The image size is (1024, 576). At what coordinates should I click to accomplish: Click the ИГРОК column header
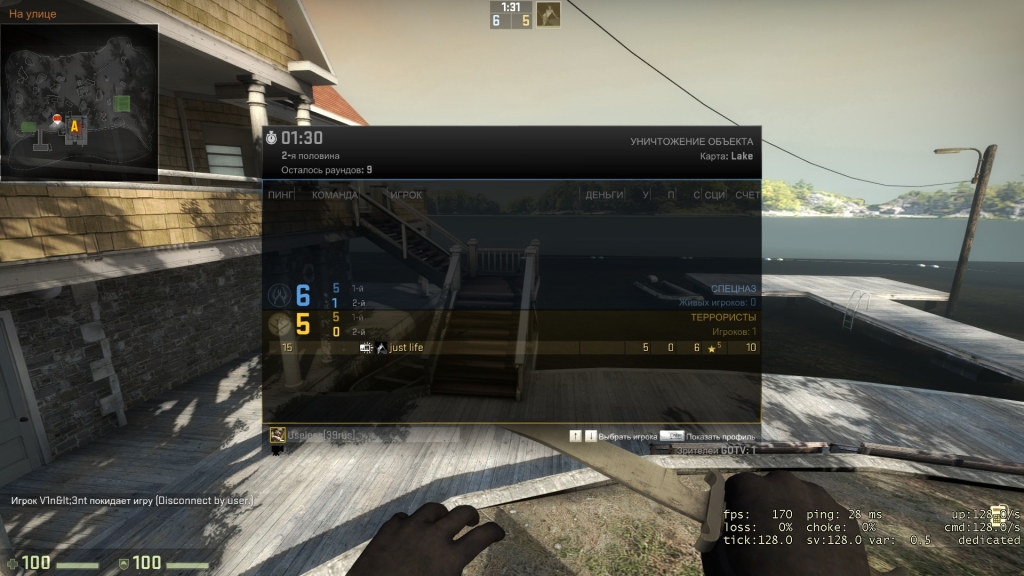pos(406,194)
